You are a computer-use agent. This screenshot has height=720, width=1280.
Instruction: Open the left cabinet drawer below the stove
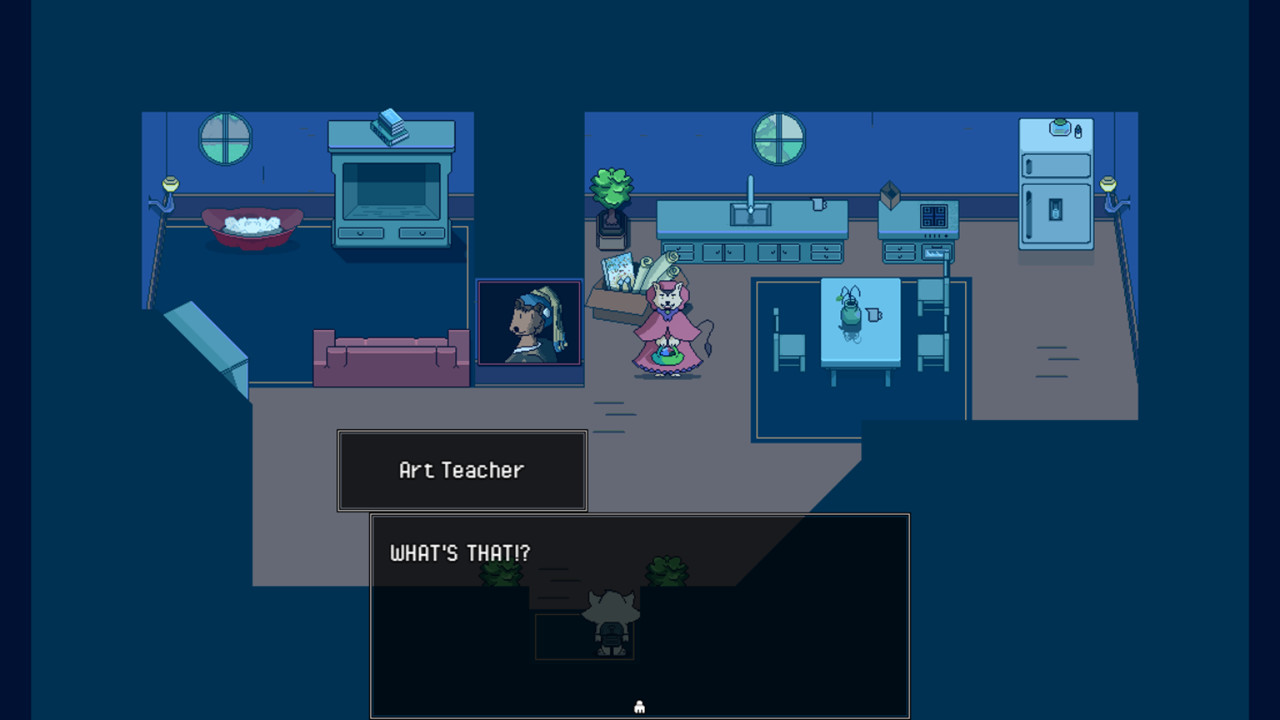click(900, 250)
